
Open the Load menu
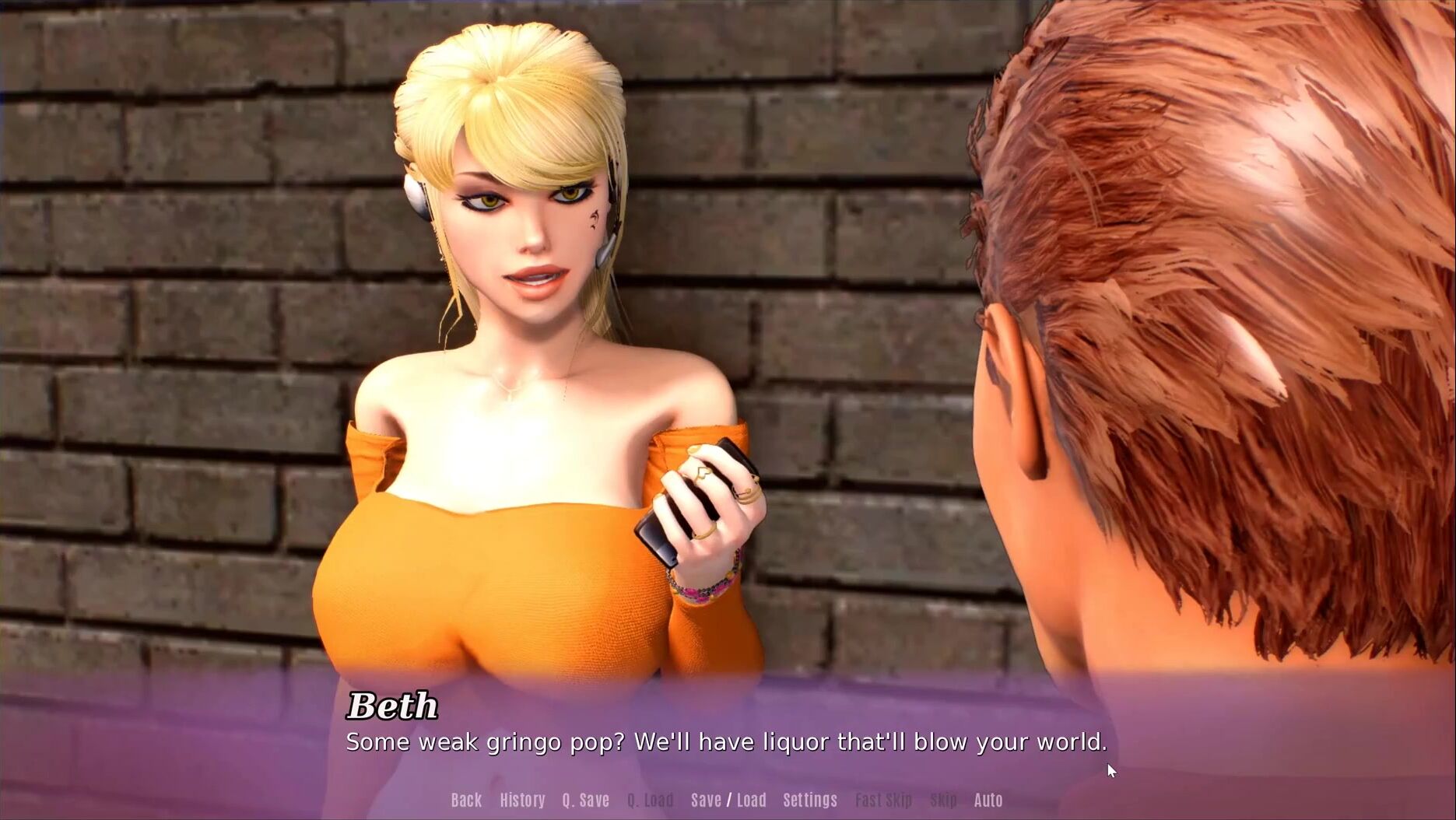(752, 800)
